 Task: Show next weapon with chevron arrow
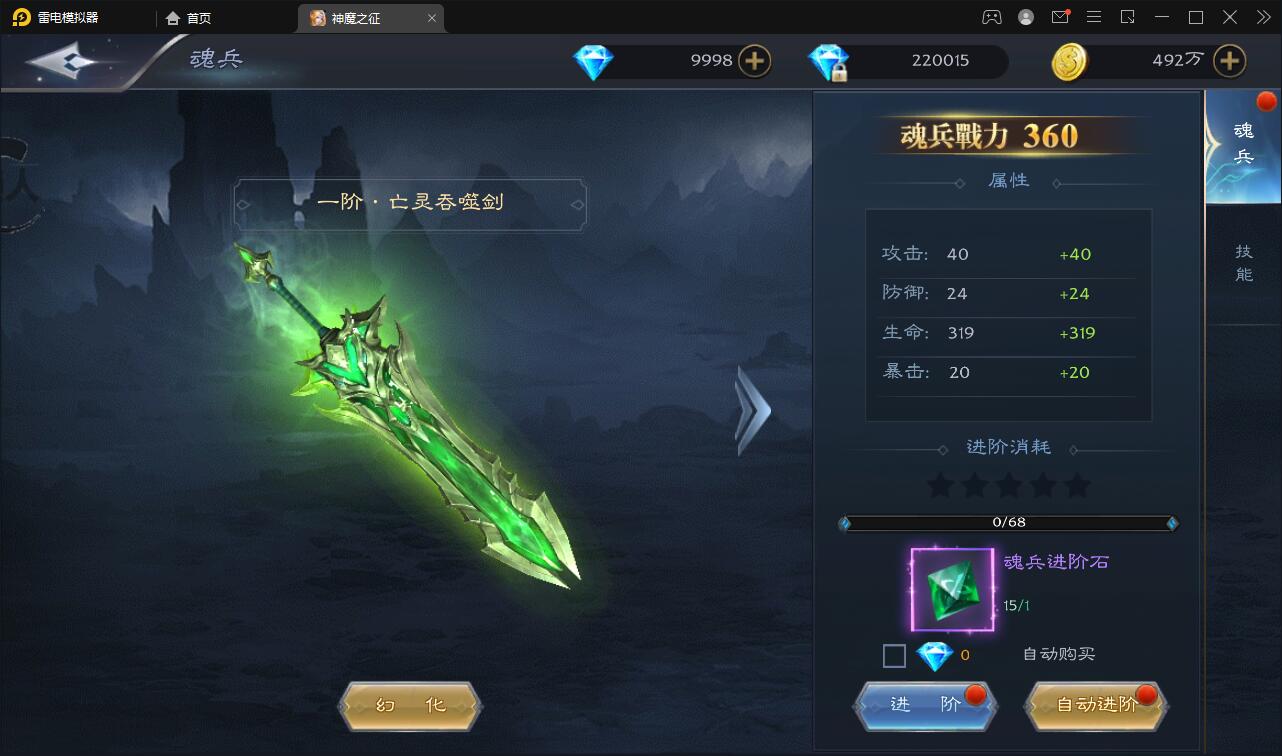click(x=752, y=410)
